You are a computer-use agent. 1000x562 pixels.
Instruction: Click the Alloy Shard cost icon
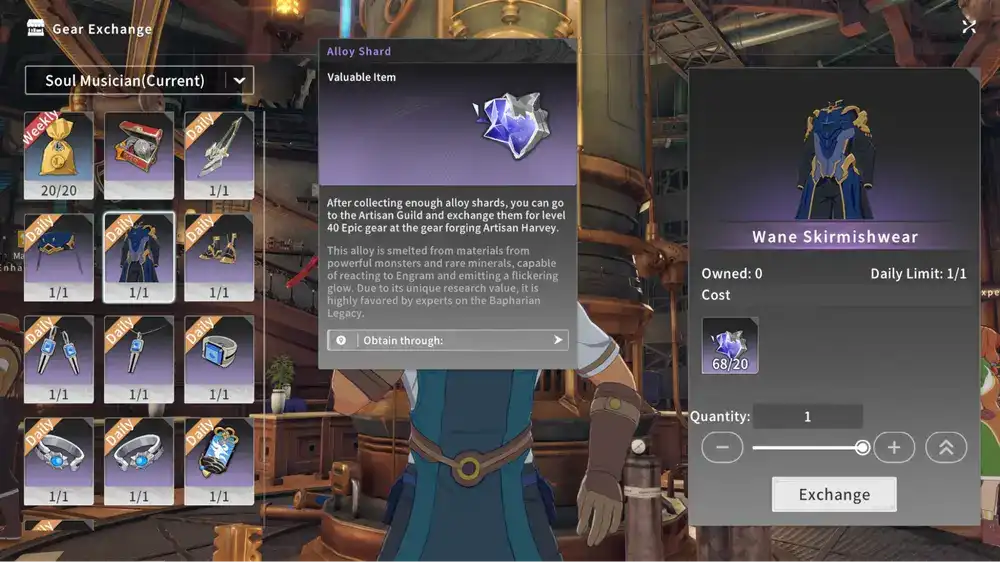[x=730, y=345]
